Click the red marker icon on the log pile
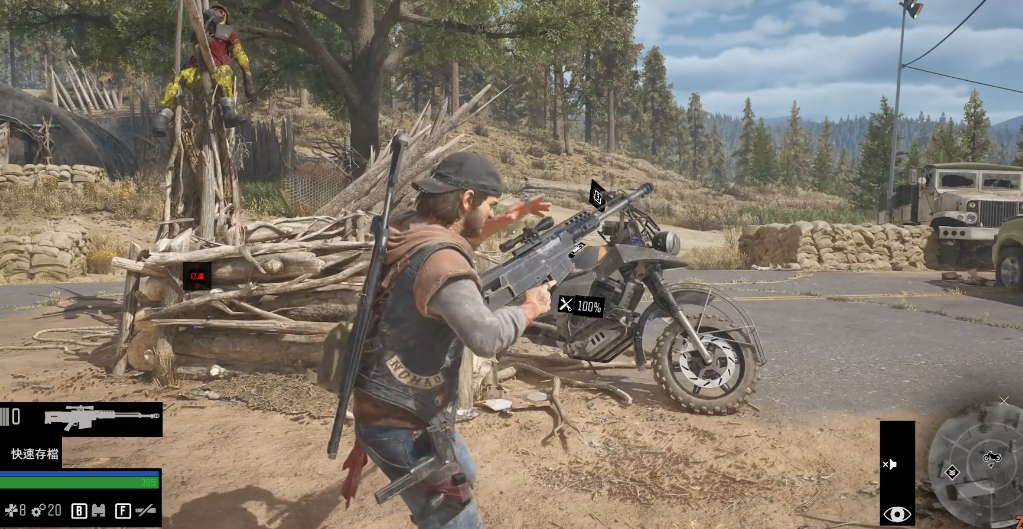 196,274
